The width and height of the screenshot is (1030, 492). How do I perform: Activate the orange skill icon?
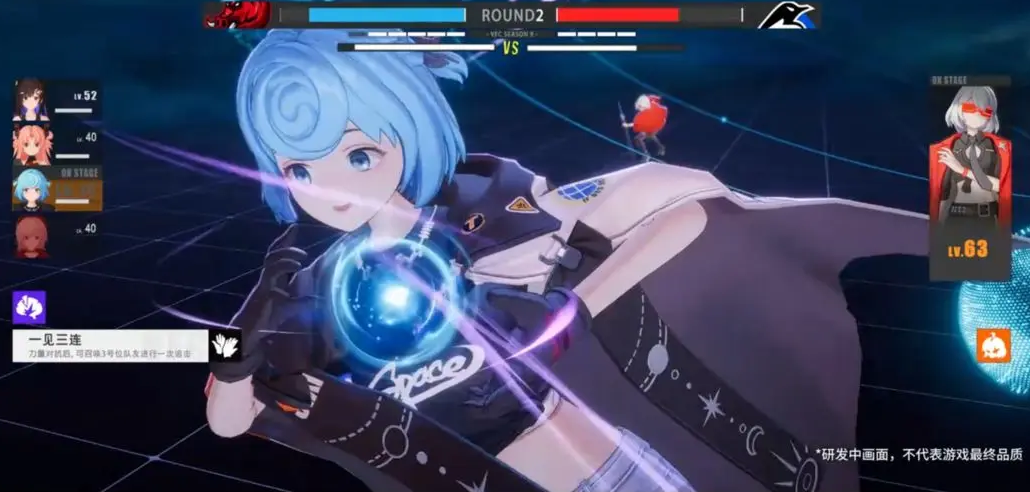point(993,345)
